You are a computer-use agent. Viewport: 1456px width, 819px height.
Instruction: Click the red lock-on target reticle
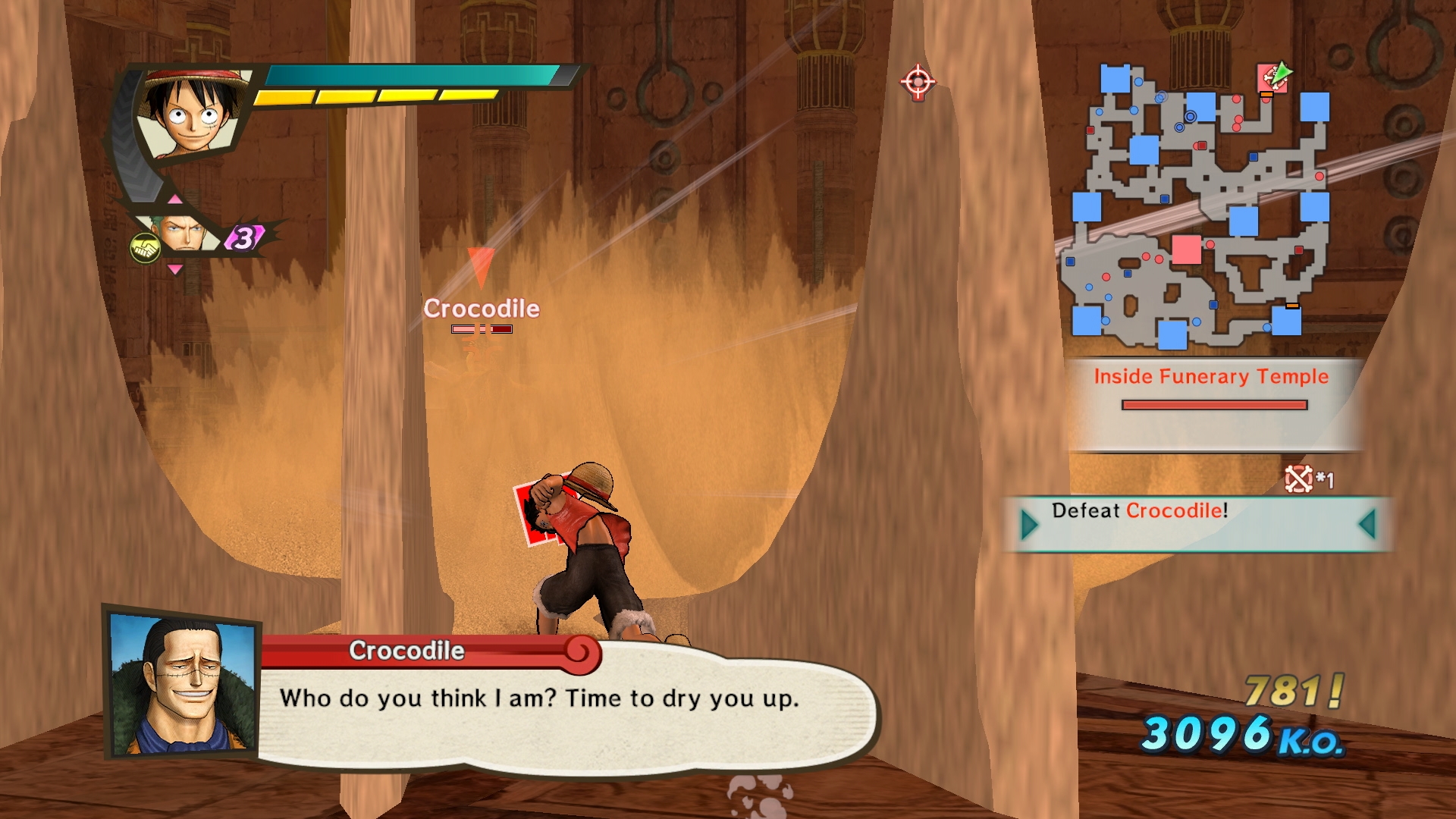(918, 81)
